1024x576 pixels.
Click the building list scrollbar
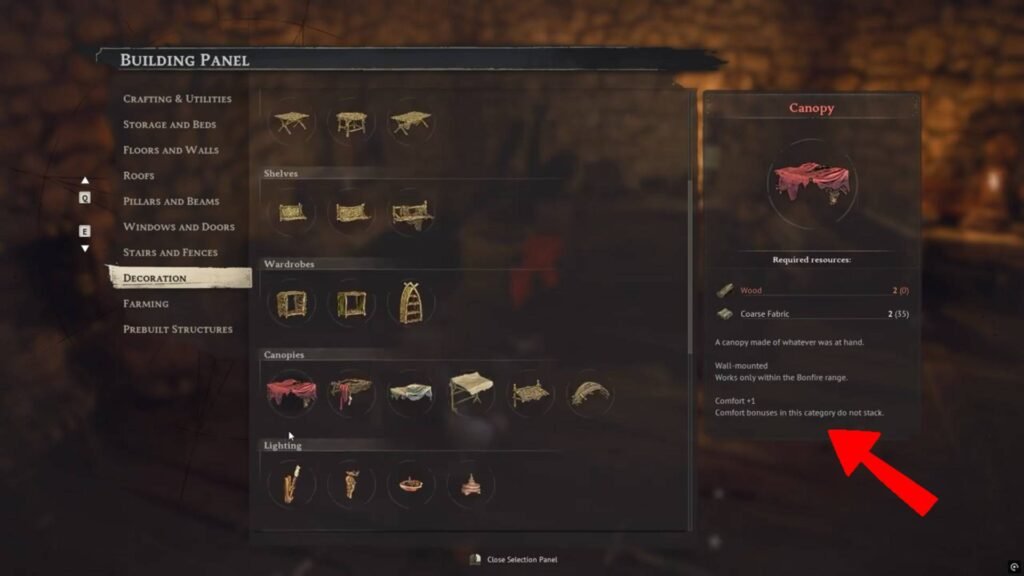(690, 270)
